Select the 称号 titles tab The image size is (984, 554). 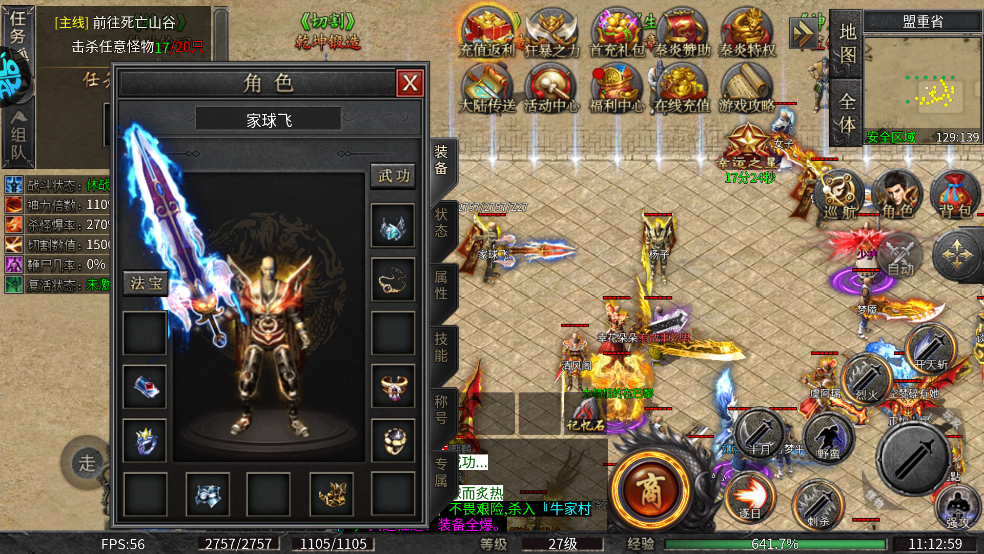441,409
